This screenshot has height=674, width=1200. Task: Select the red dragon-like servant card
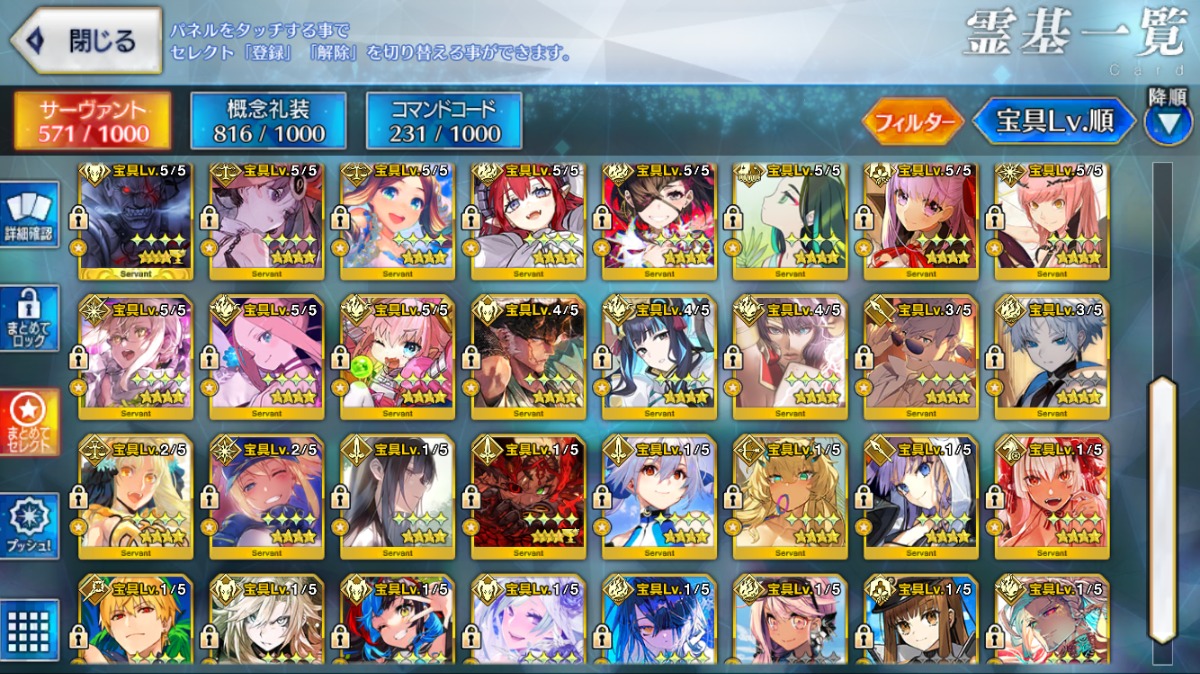click(528, 495)
